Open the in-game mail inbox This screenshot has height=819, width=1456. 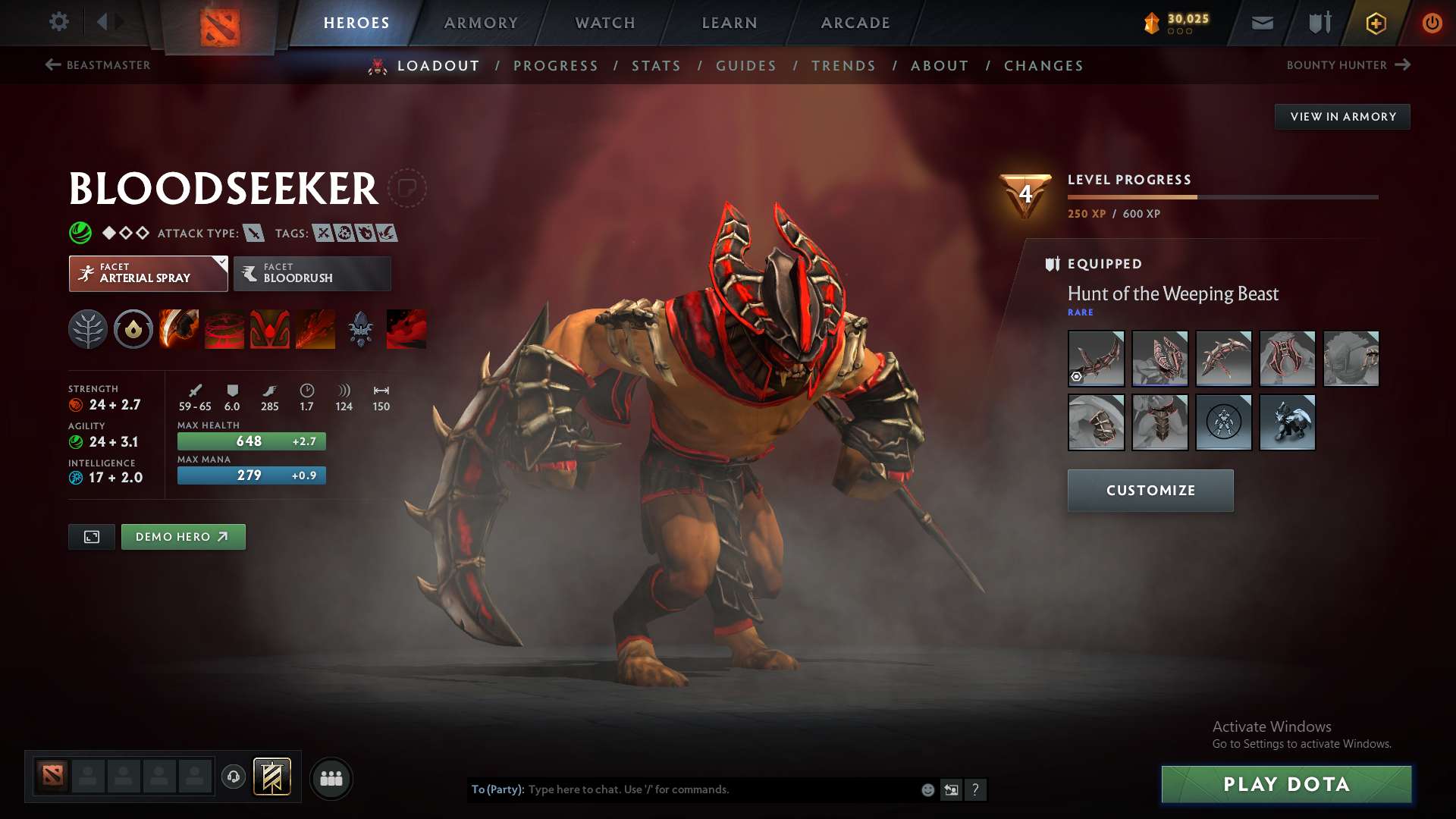click(1262, 23)
